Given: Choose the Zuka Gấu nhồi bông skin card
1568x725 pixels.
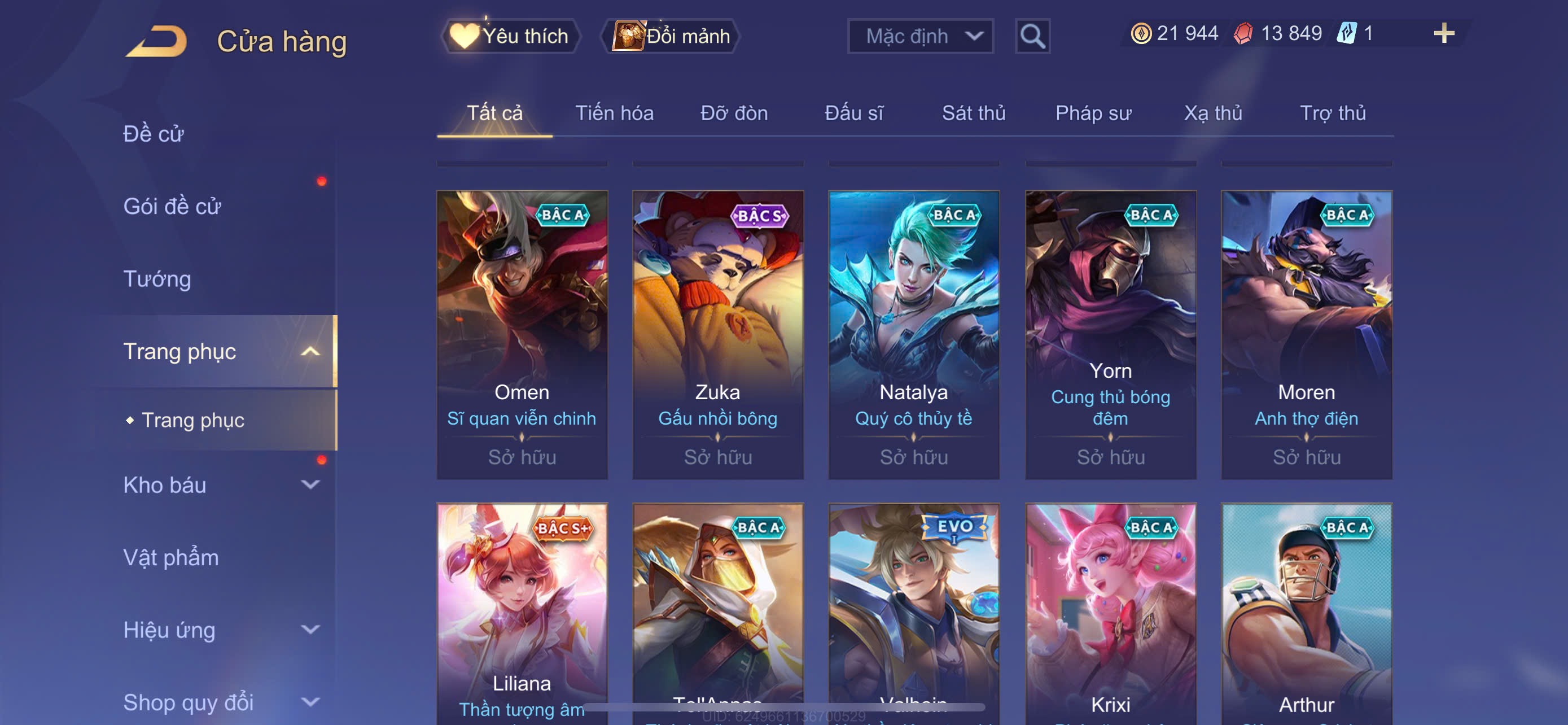Looking at the screenshot, I should coord(717,334).
